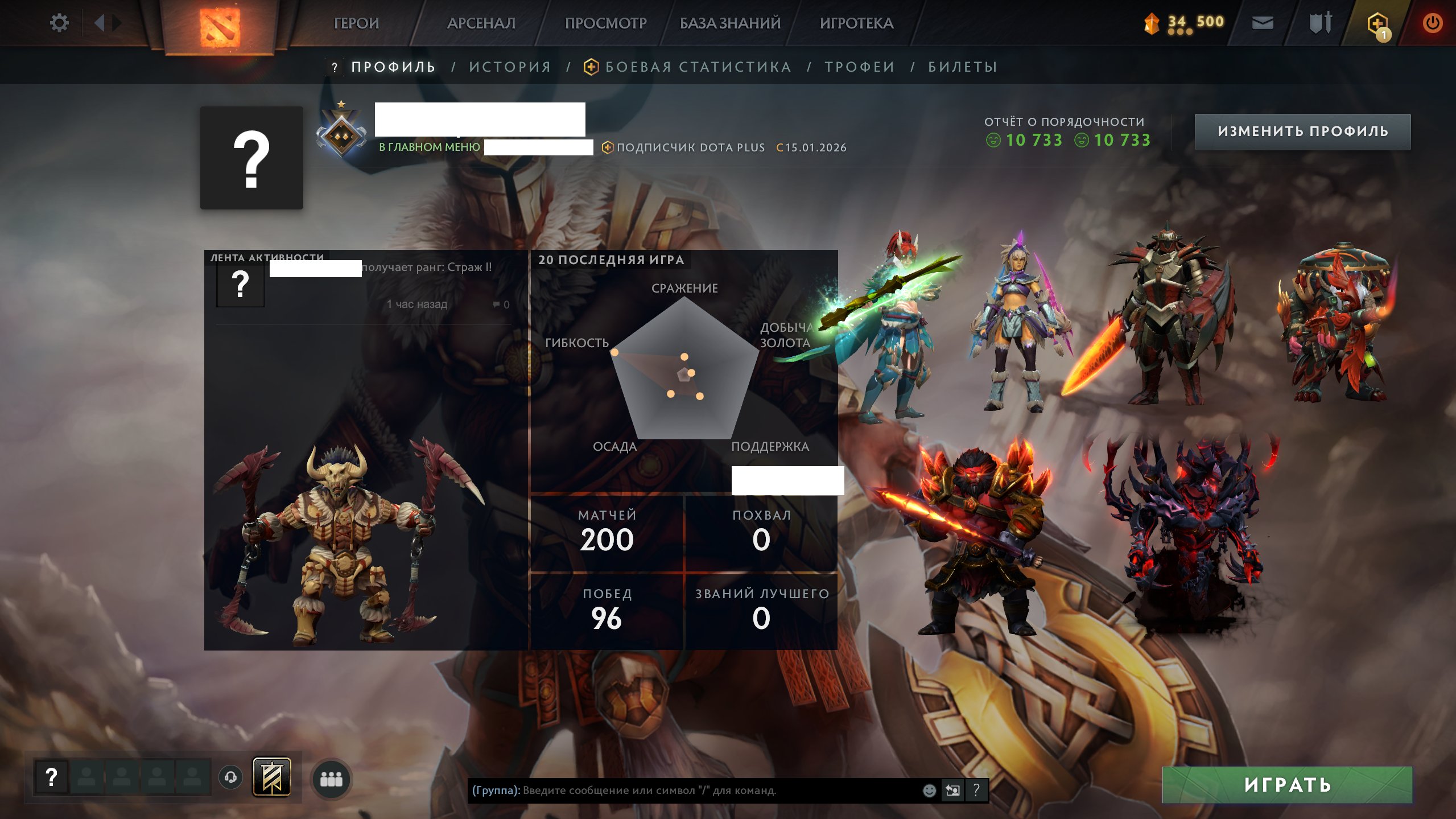Open the settings gear icon
Viewport: 1456px width, 819px height.
click(60, 22)
